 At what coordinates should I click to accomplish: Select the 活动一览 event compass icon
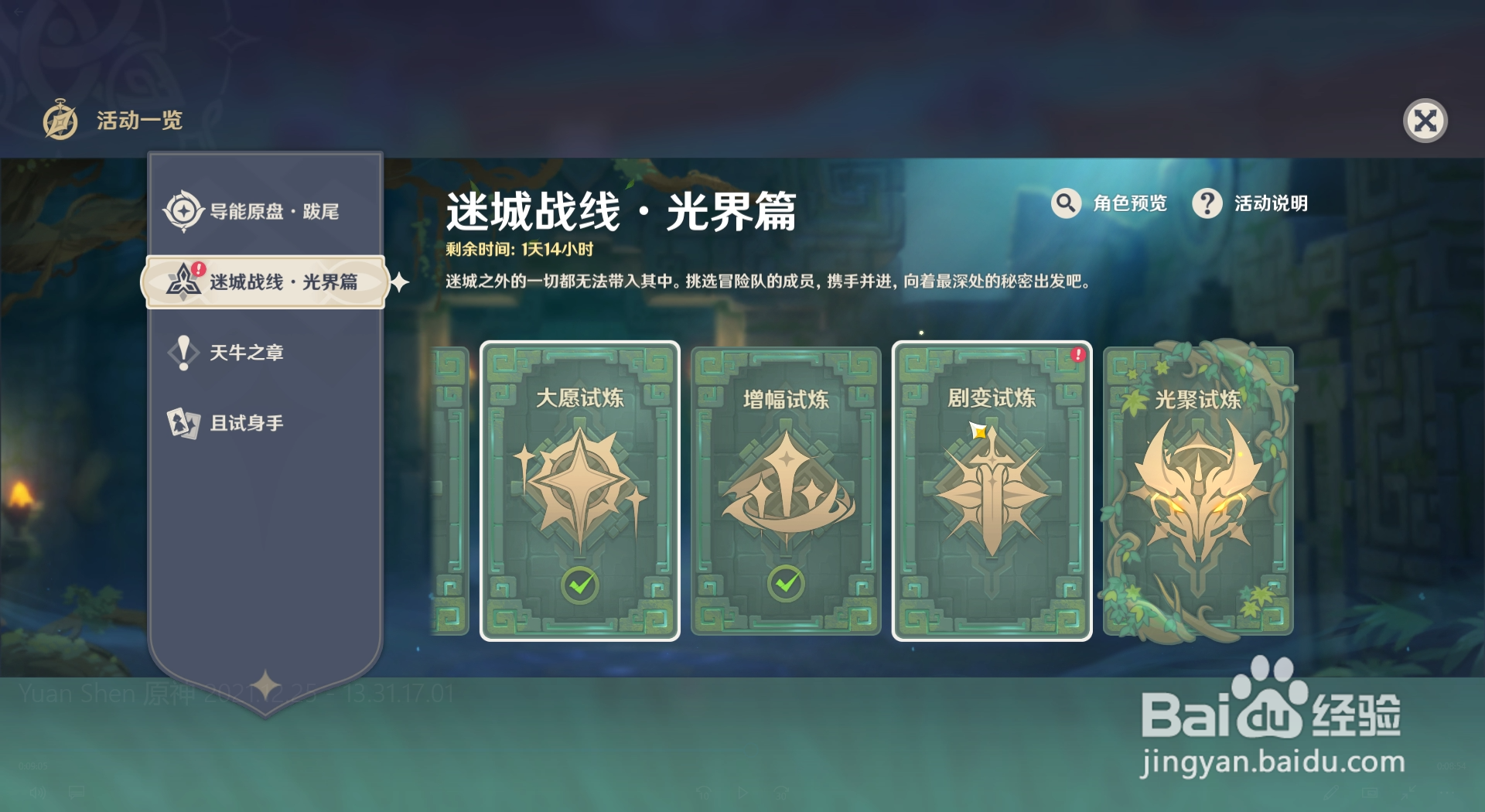tap(60, 120)
